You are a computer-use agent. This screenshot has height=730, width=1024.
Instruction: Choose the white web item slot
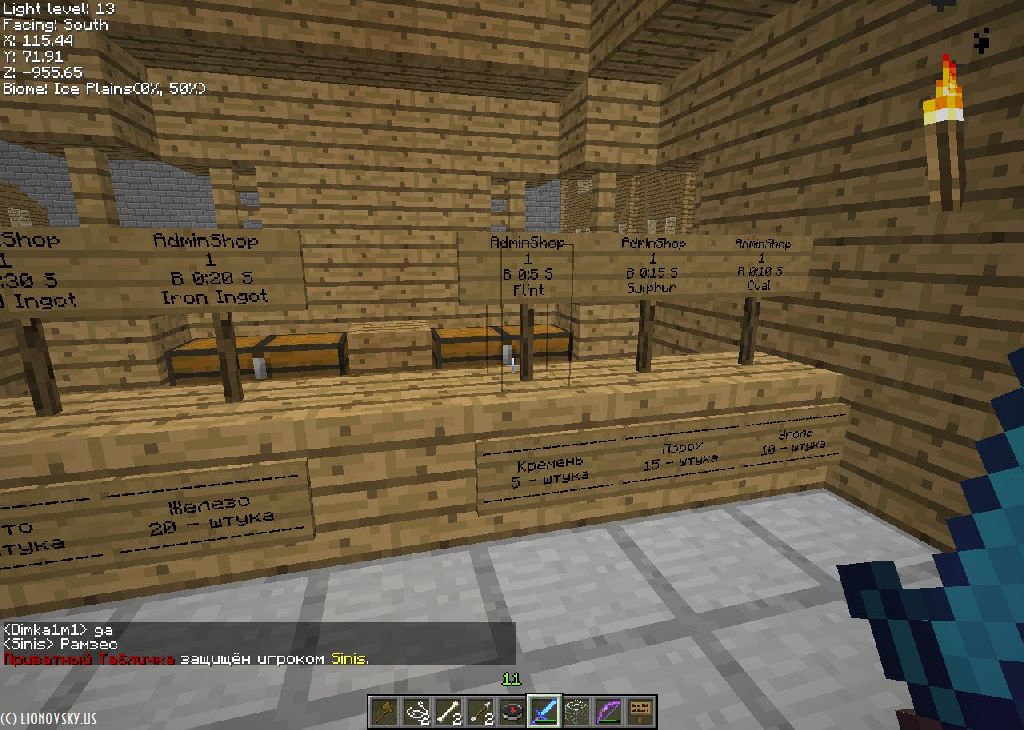coord(576,712)
